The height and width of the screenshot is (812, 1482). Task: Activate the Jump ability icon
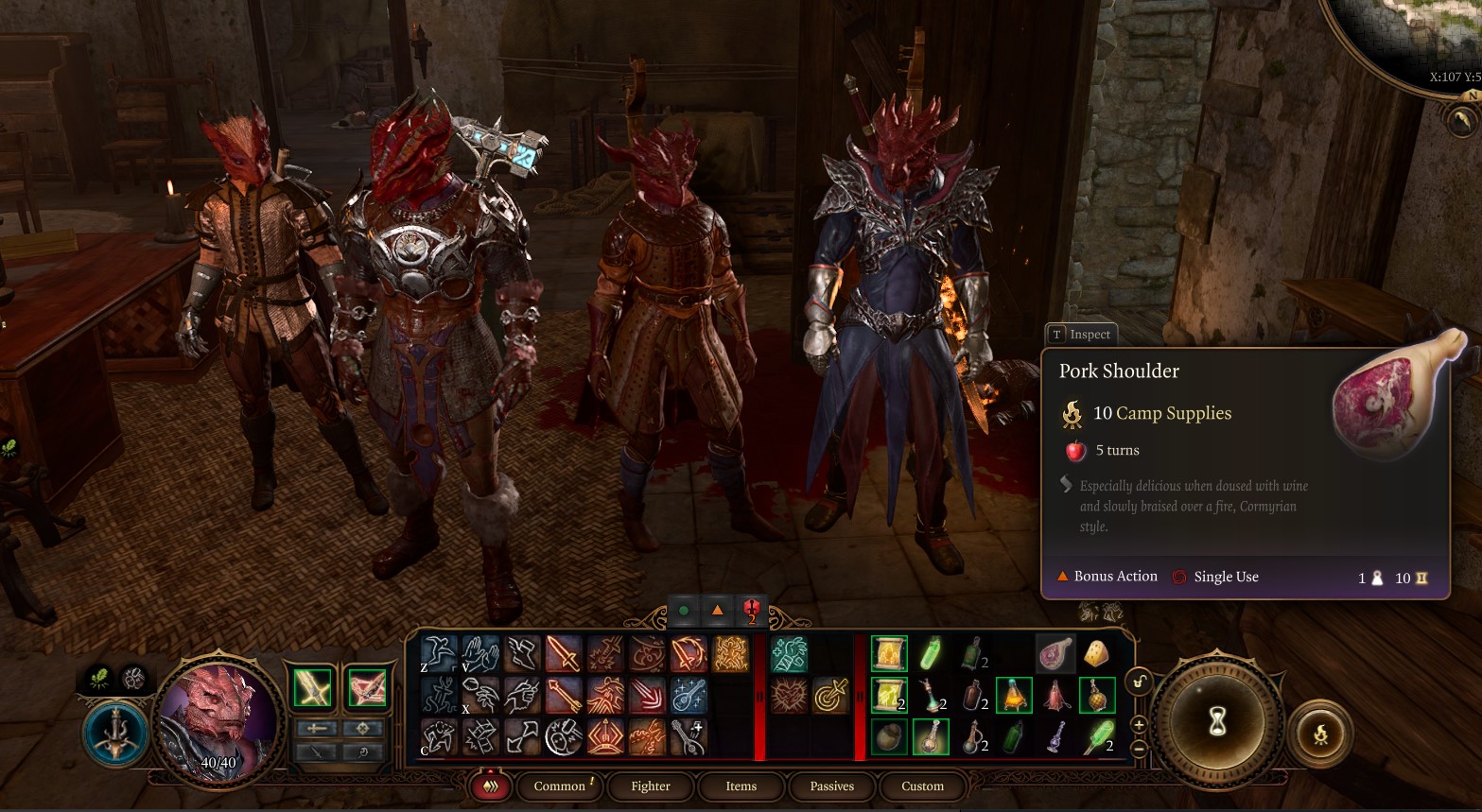440,654
